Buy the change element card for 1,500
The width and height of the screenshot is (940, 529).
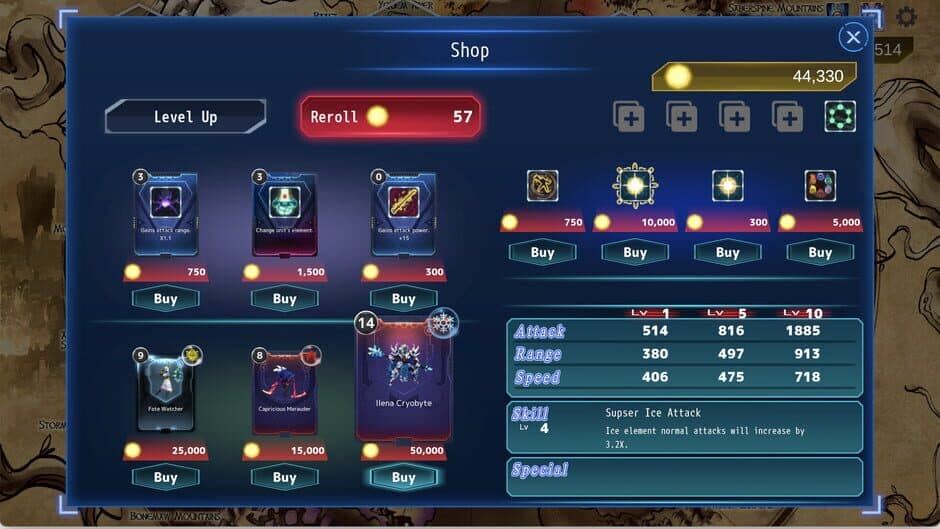284,298
